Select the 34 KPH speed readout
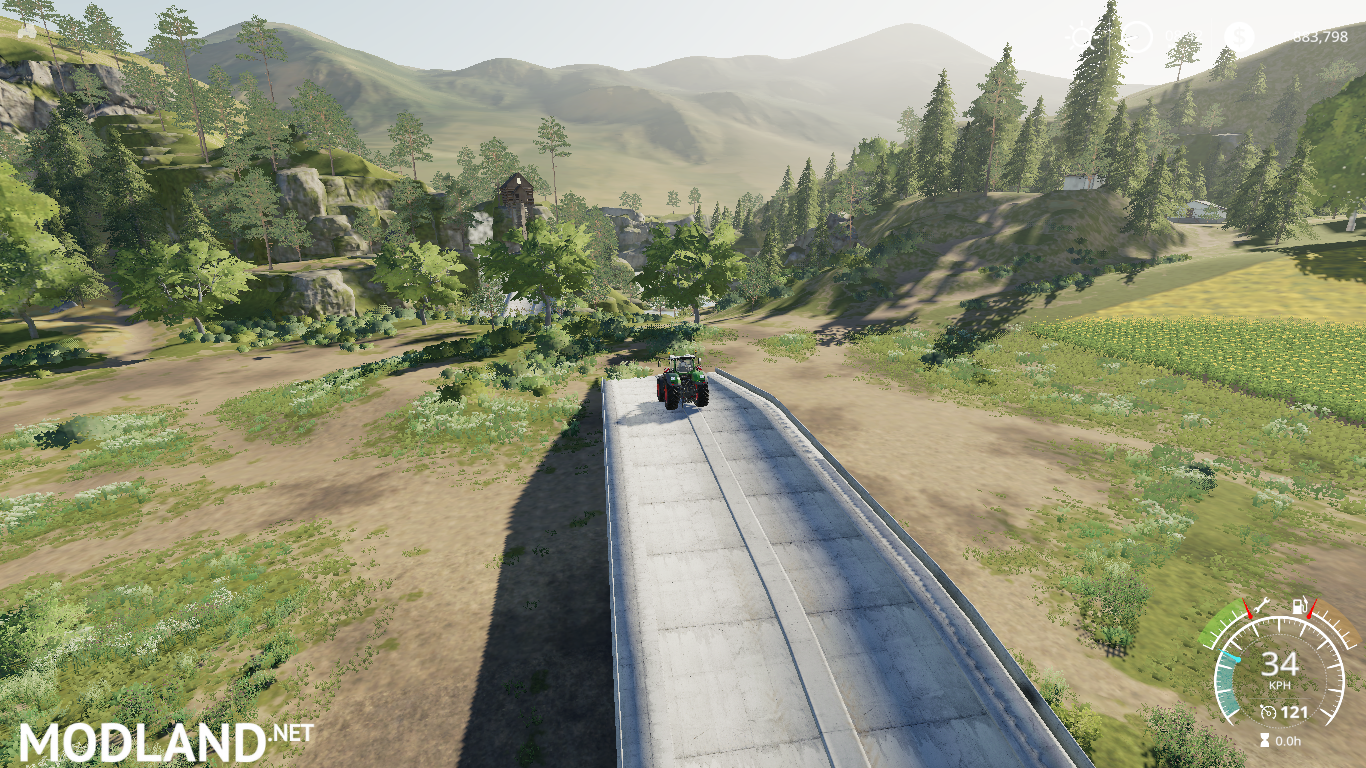Viewport: 1366px width, 768px height. point(1280,664)
